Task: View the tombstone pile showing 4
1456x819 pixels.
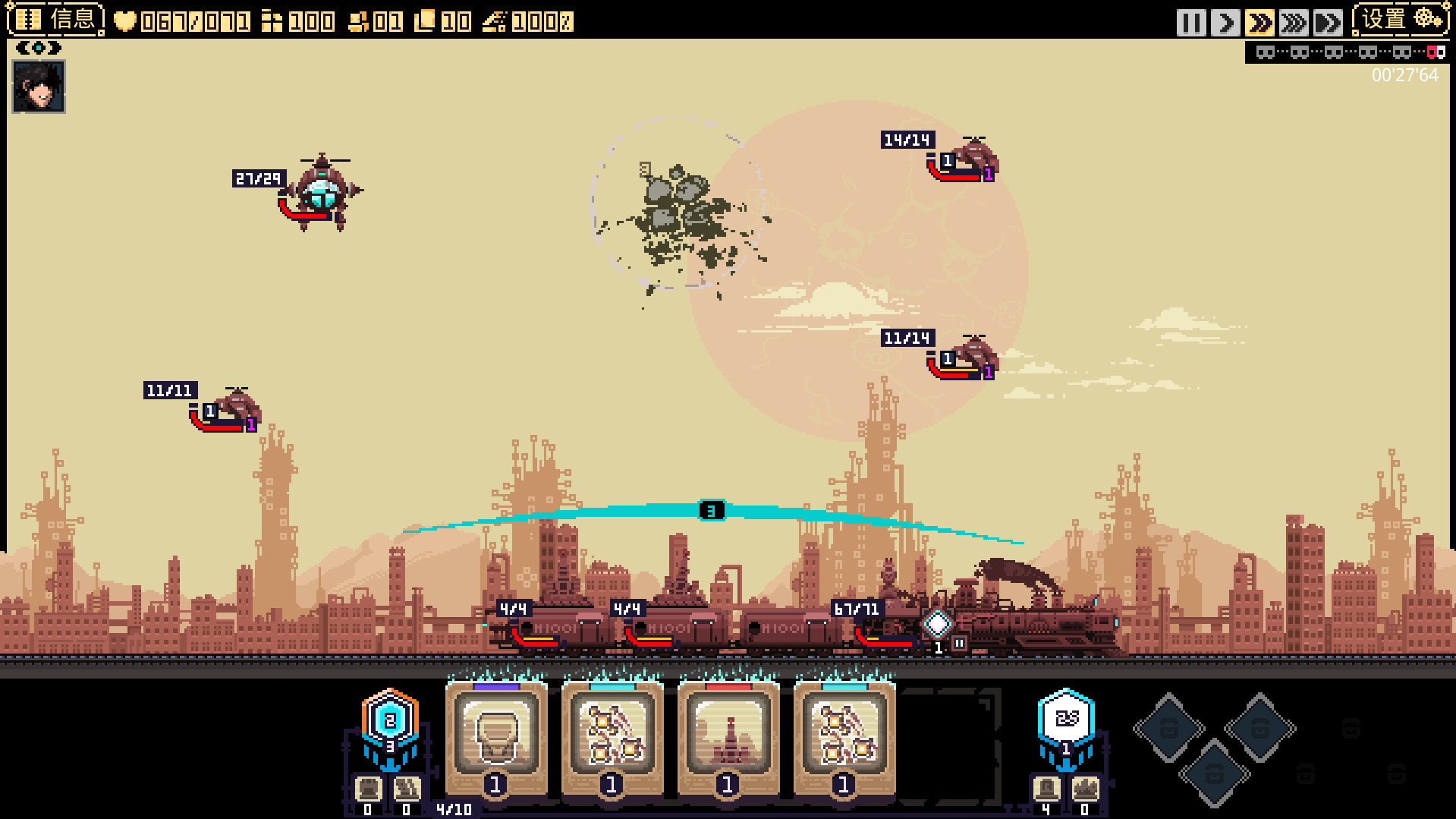Action: pyautogui.click(x=1046, y=792)
